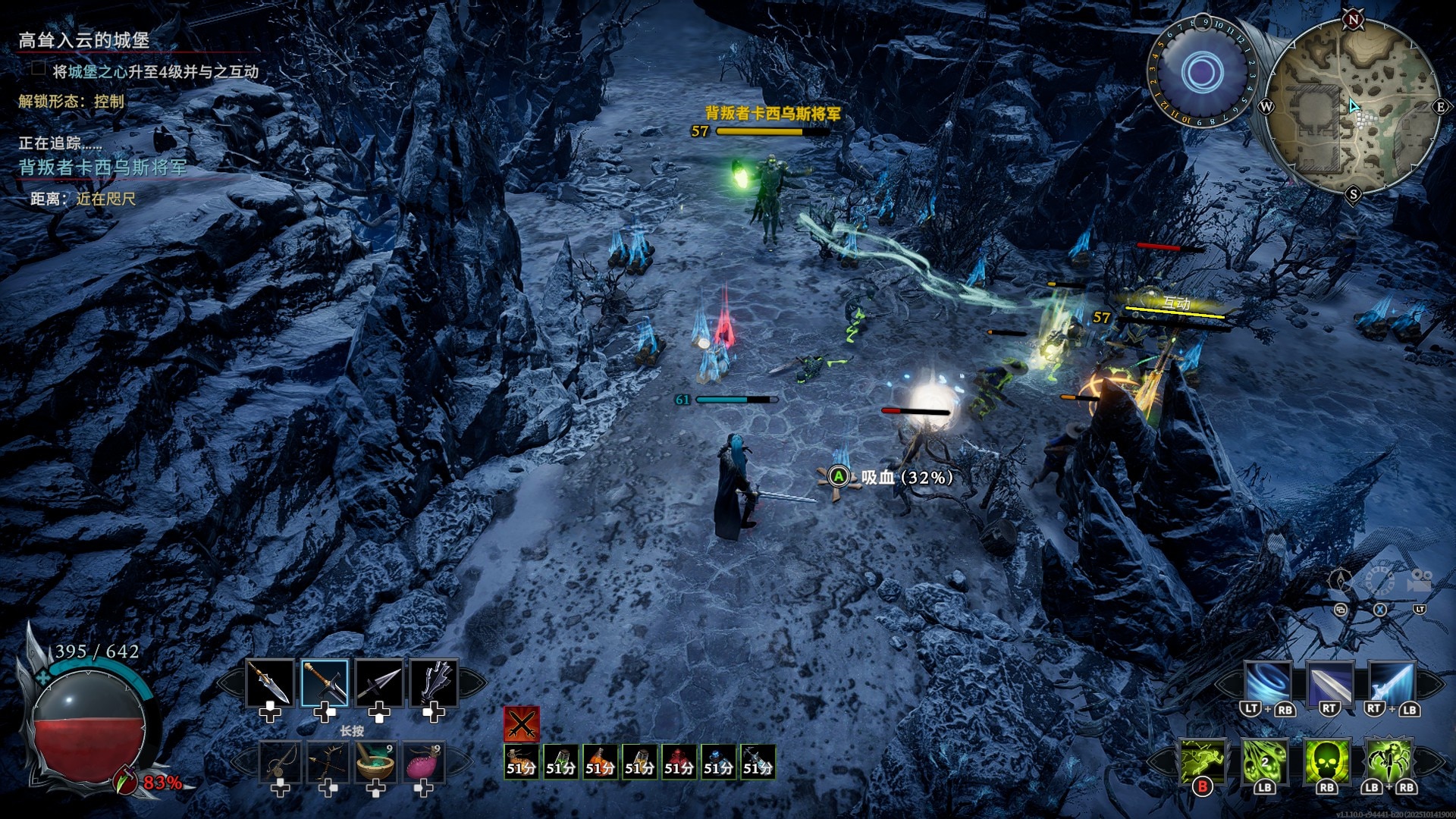Open the circular minimap
The image size is (1456, 819).
pyautogui.click(x=1353, y=106)
